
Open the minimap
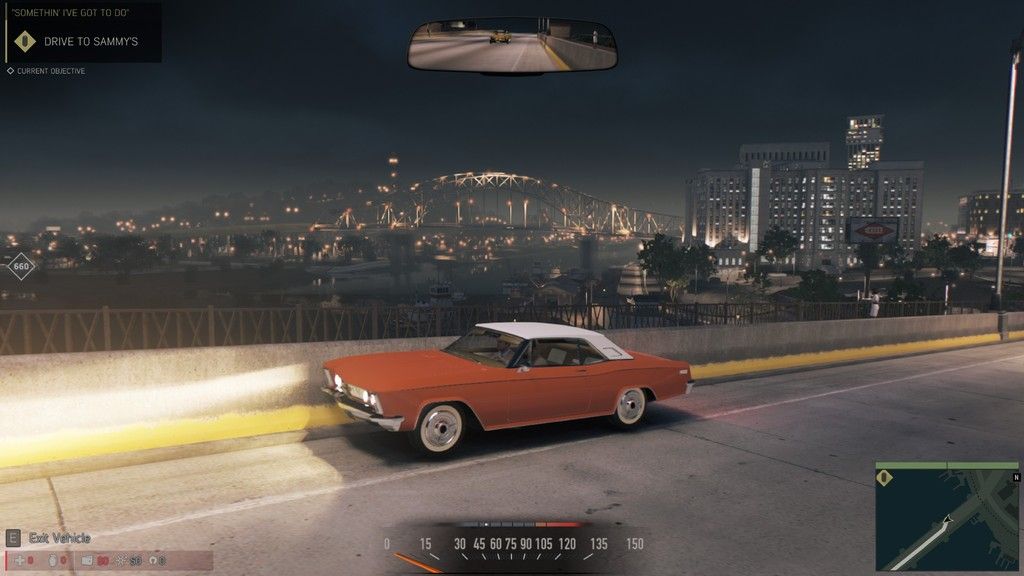[x=946, y=515]
